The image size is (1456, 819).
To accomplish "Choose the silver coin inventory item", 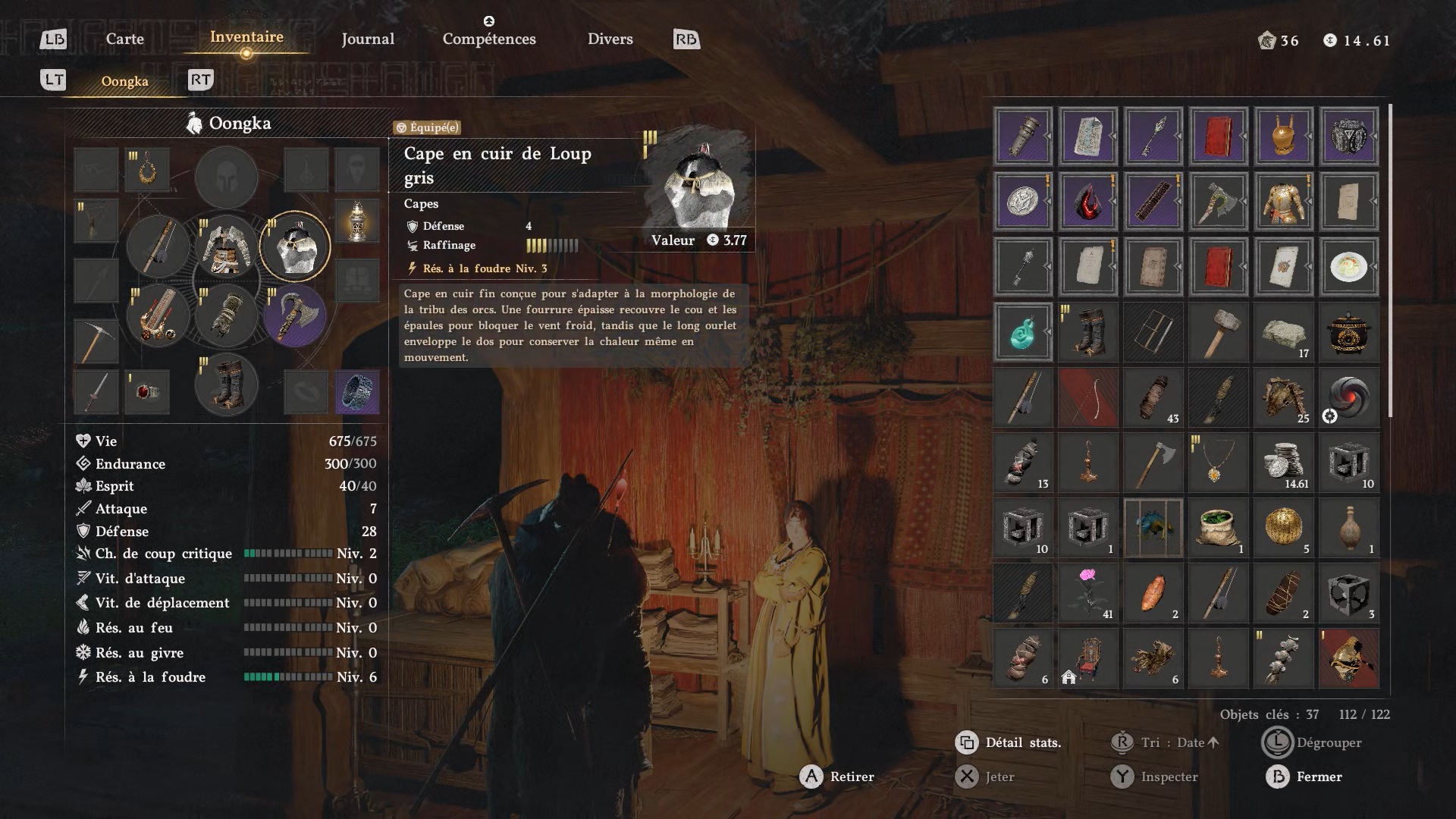I will point(1022,201).
